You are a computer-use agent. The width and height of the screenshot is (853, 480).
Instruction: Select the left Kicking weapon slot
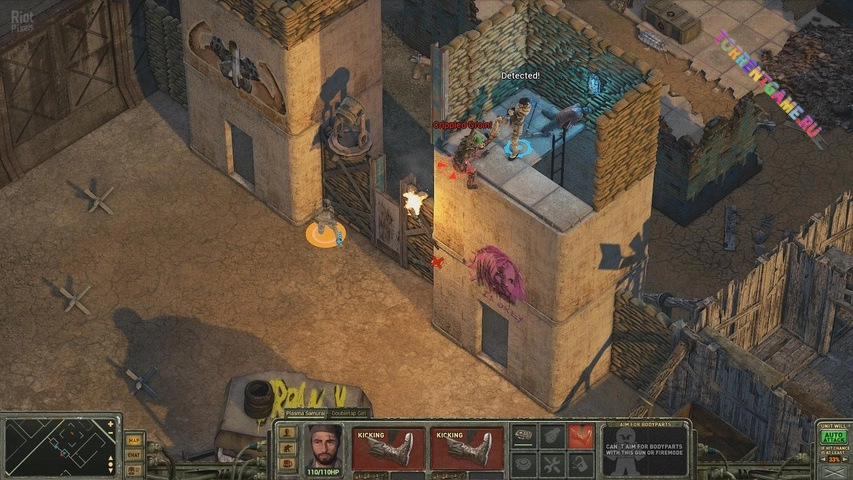388,447
